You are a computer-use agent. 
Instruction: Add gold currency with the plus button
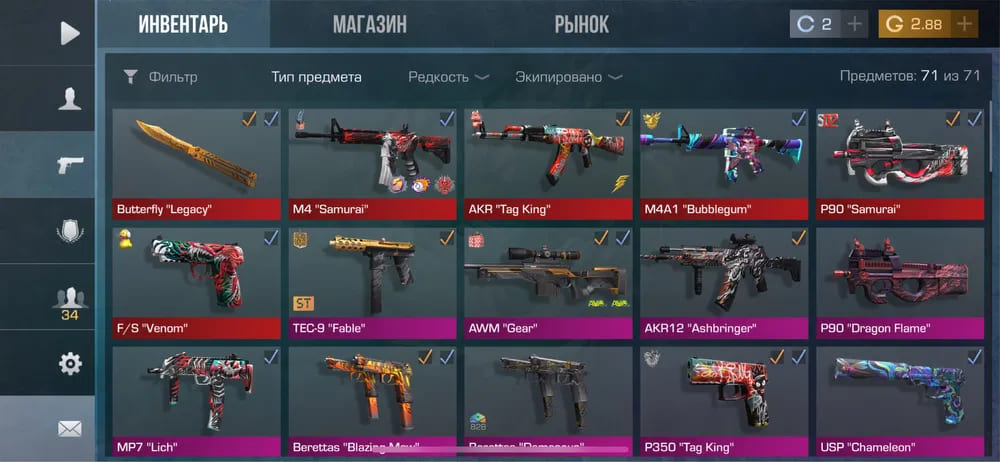coord(964,25)
